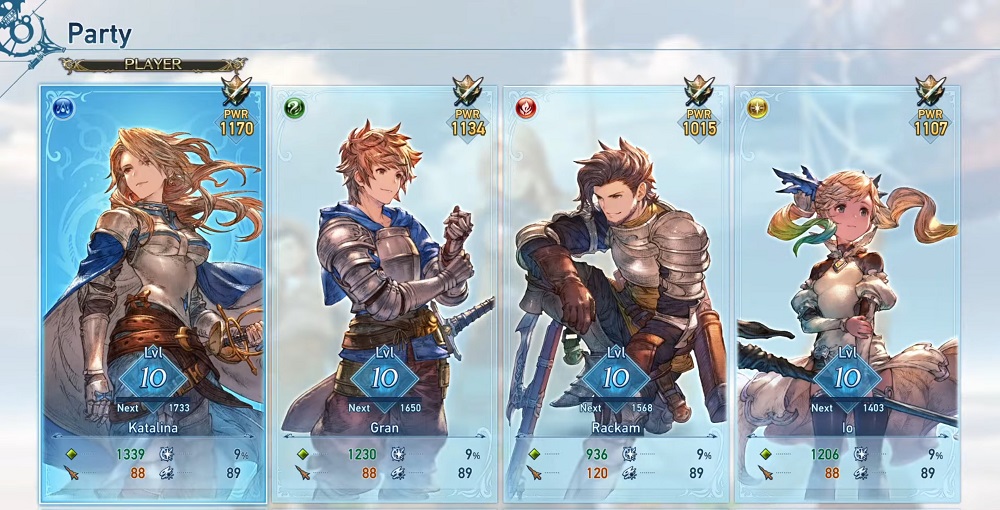Choose Gran's character card
This screenshot has height=510, width=1000.
(385, 290)
